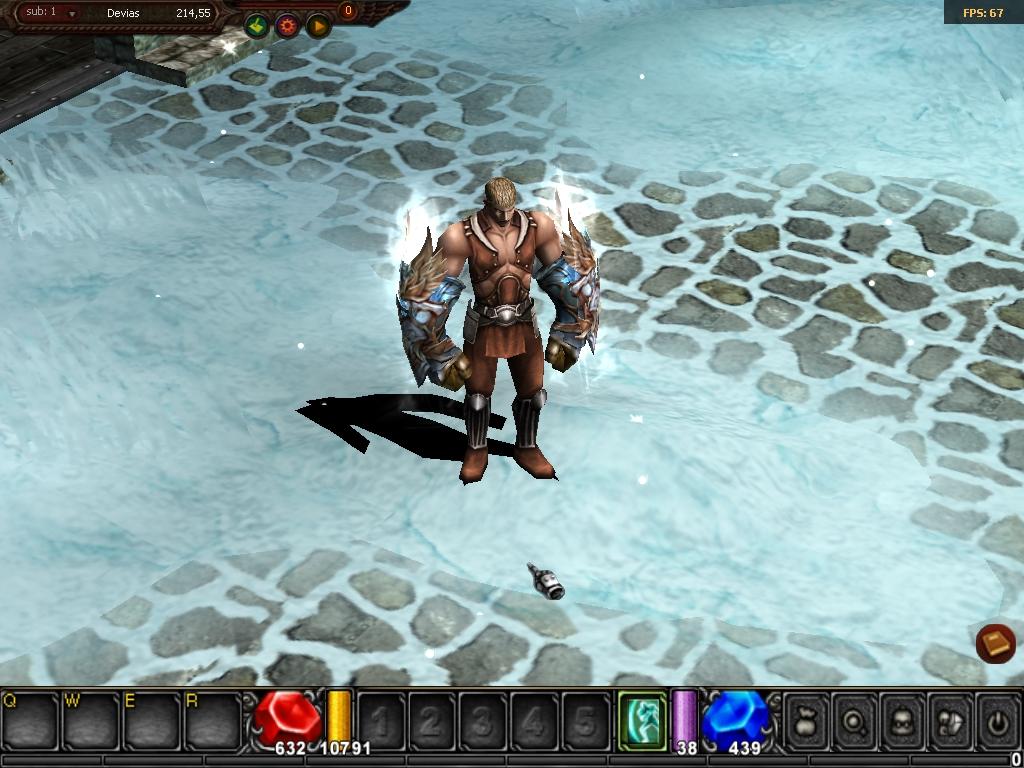
Task: Click the magnifying glass button
Action: pos(854,720)
